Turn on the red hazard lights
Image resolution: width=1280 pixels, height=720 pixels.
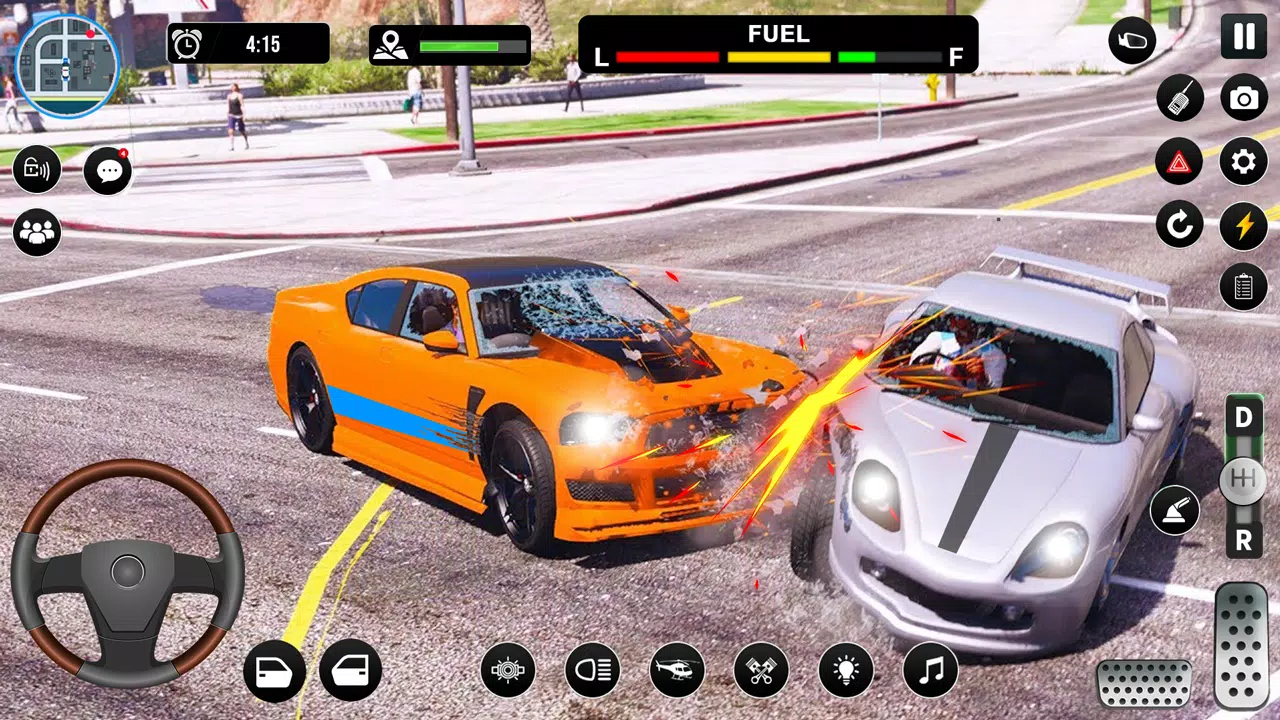click(x=1180, y=161)
